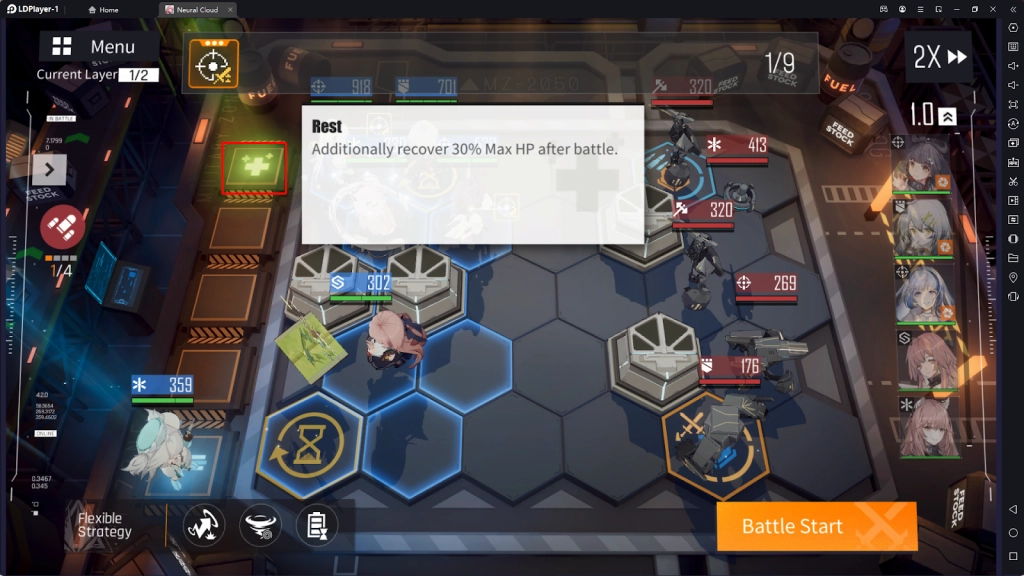Toggle the 1.0 level chevron button
The height and width of the screenshot is (576, 1024).
coord(947,116)
